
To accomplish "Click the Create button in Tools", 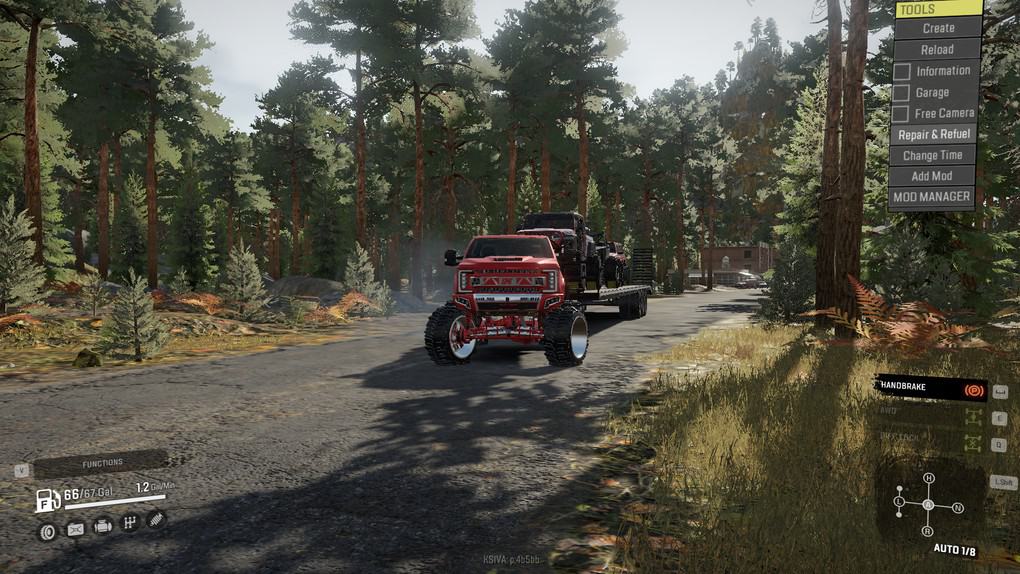I will [937, 28].
